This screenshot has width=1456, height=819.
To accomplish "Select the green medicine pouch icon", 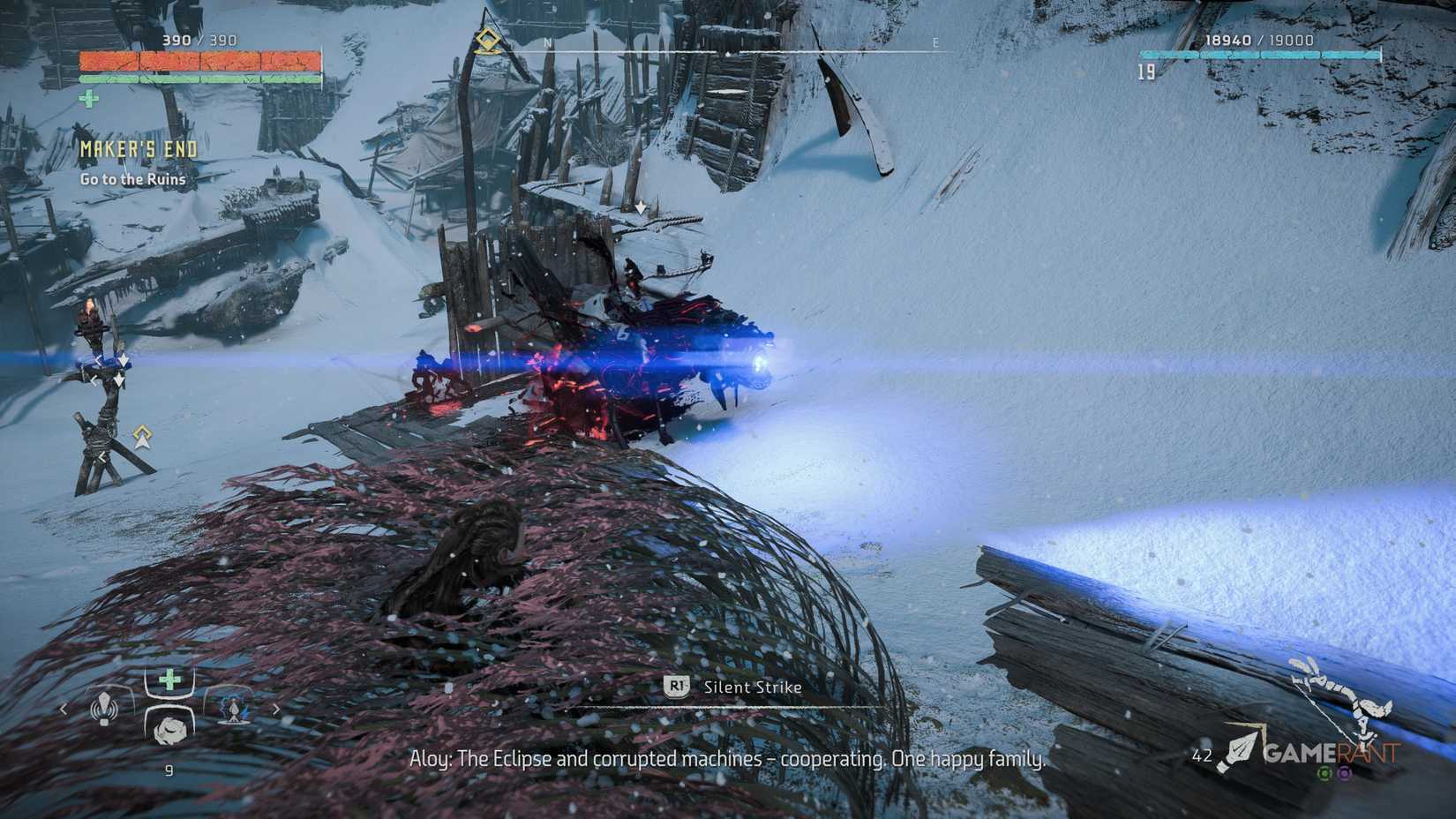I will 169,678.
